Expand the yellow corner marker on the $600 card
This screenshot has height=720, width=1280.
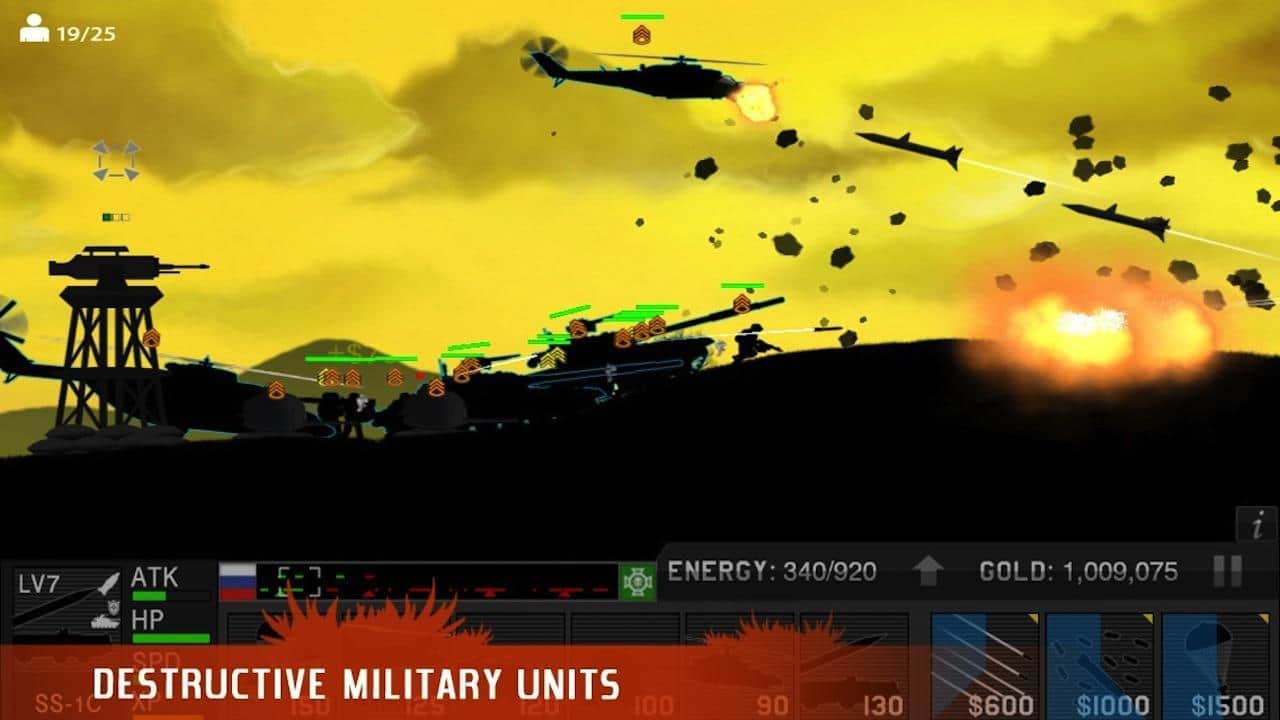[x=1034, y=616]
